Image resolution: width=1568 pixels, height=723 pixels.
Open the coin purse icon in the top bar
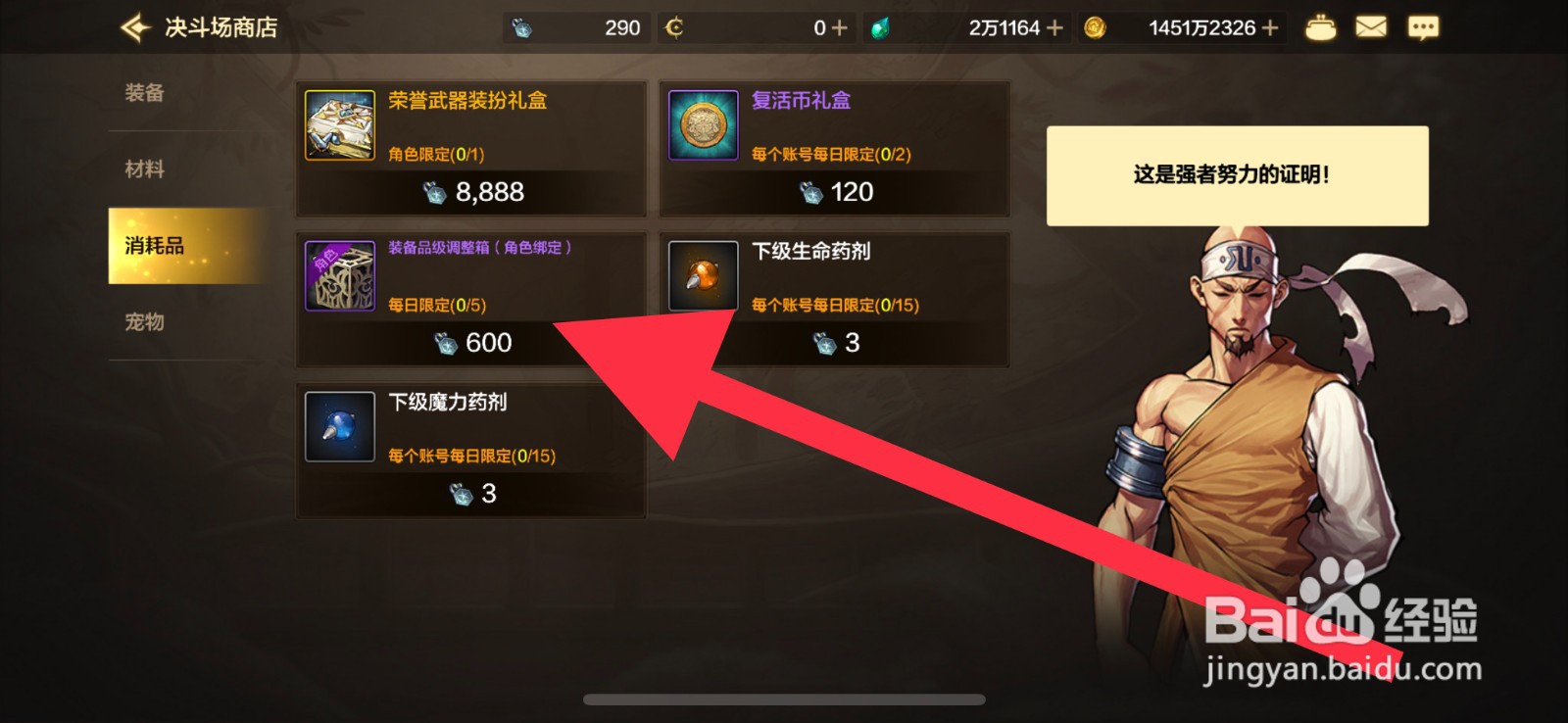tap(1322, 27)
